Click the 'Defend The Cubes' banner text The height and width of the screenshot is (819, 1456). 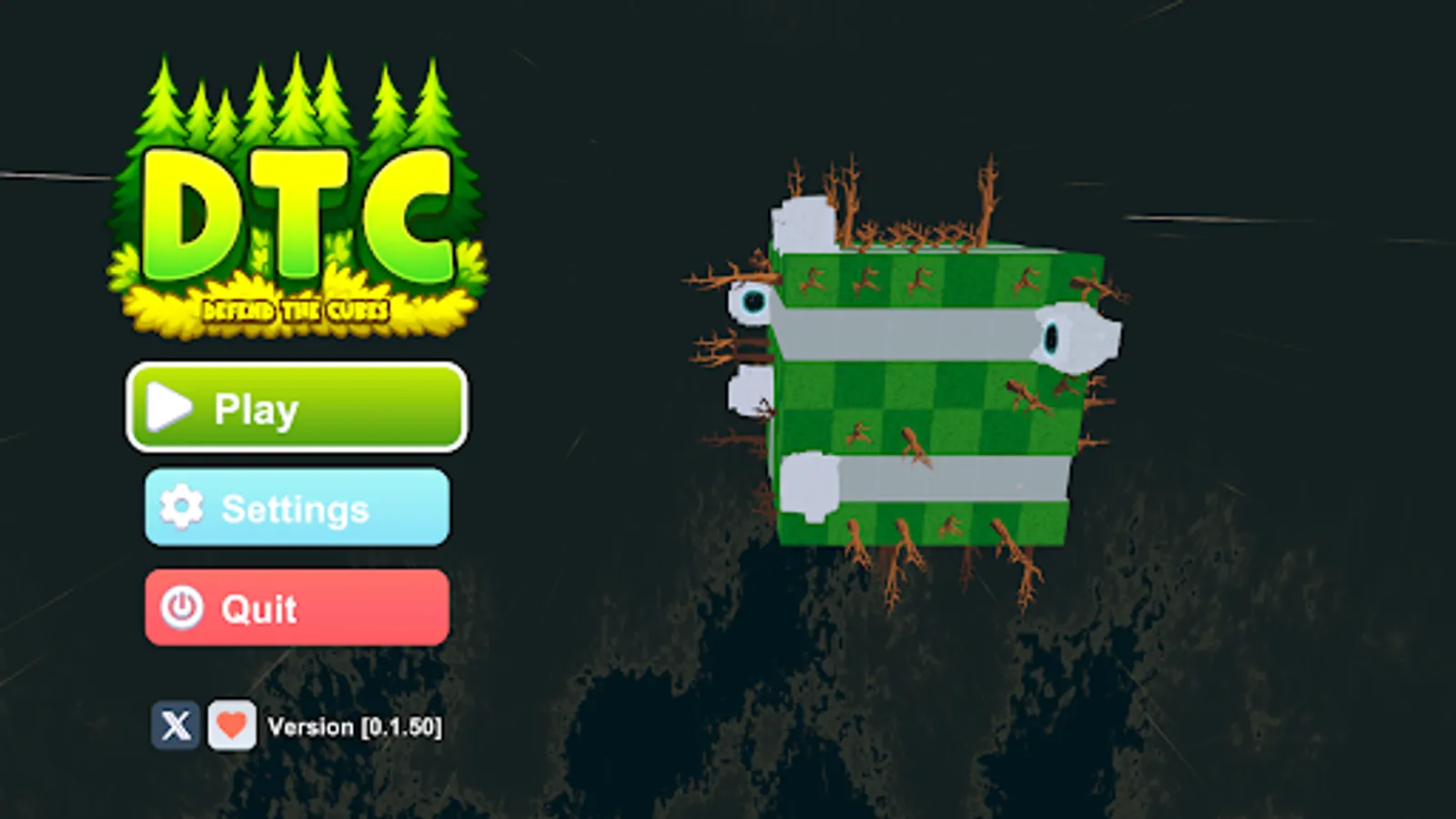point(293,308)
